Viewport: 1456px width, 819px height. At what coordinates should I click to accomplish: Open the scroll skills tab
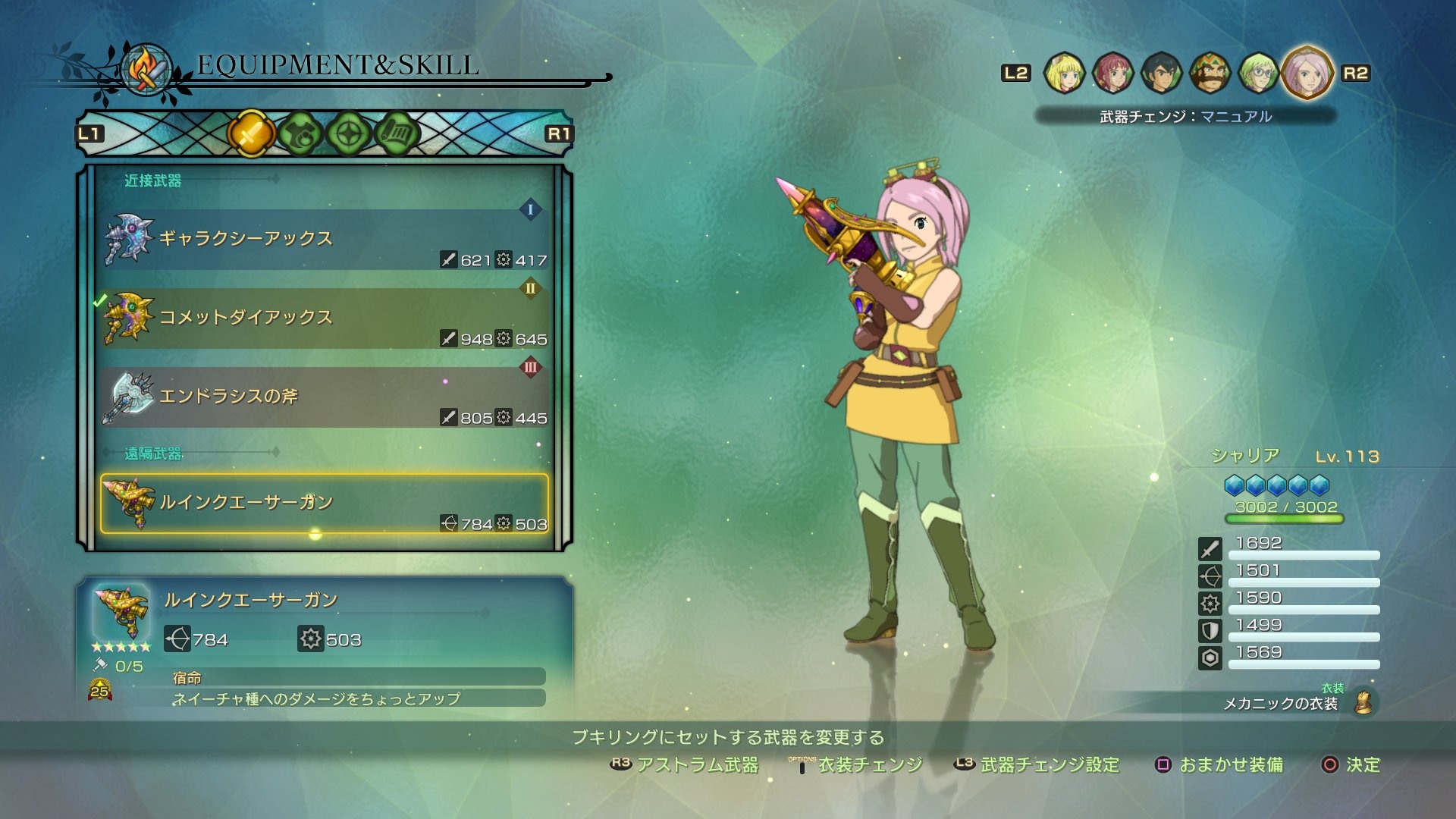pyautogui.click(x=397, y=134)
